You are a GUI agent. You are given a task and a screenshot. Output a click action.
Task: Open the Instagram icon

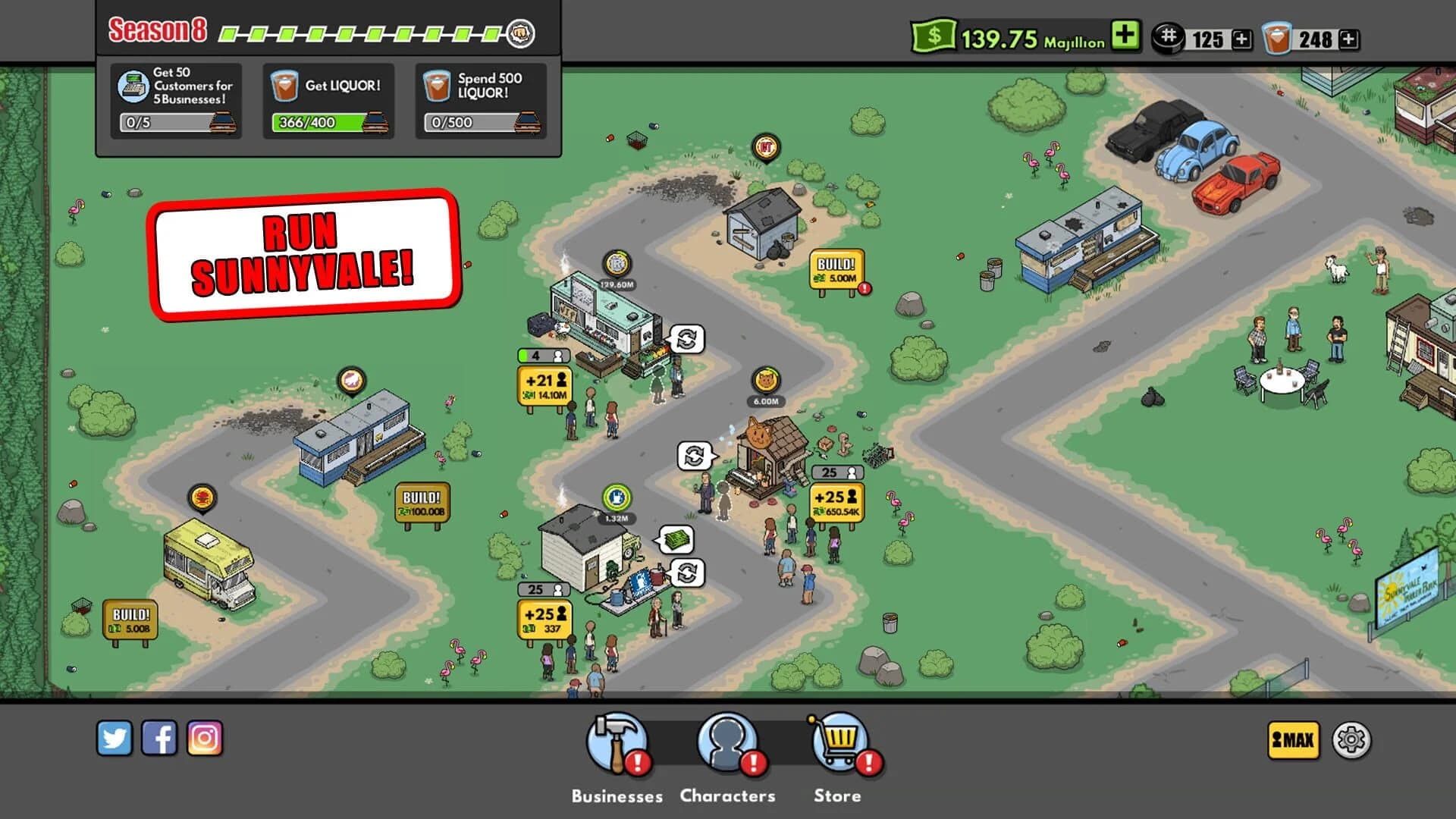[206, 736]
